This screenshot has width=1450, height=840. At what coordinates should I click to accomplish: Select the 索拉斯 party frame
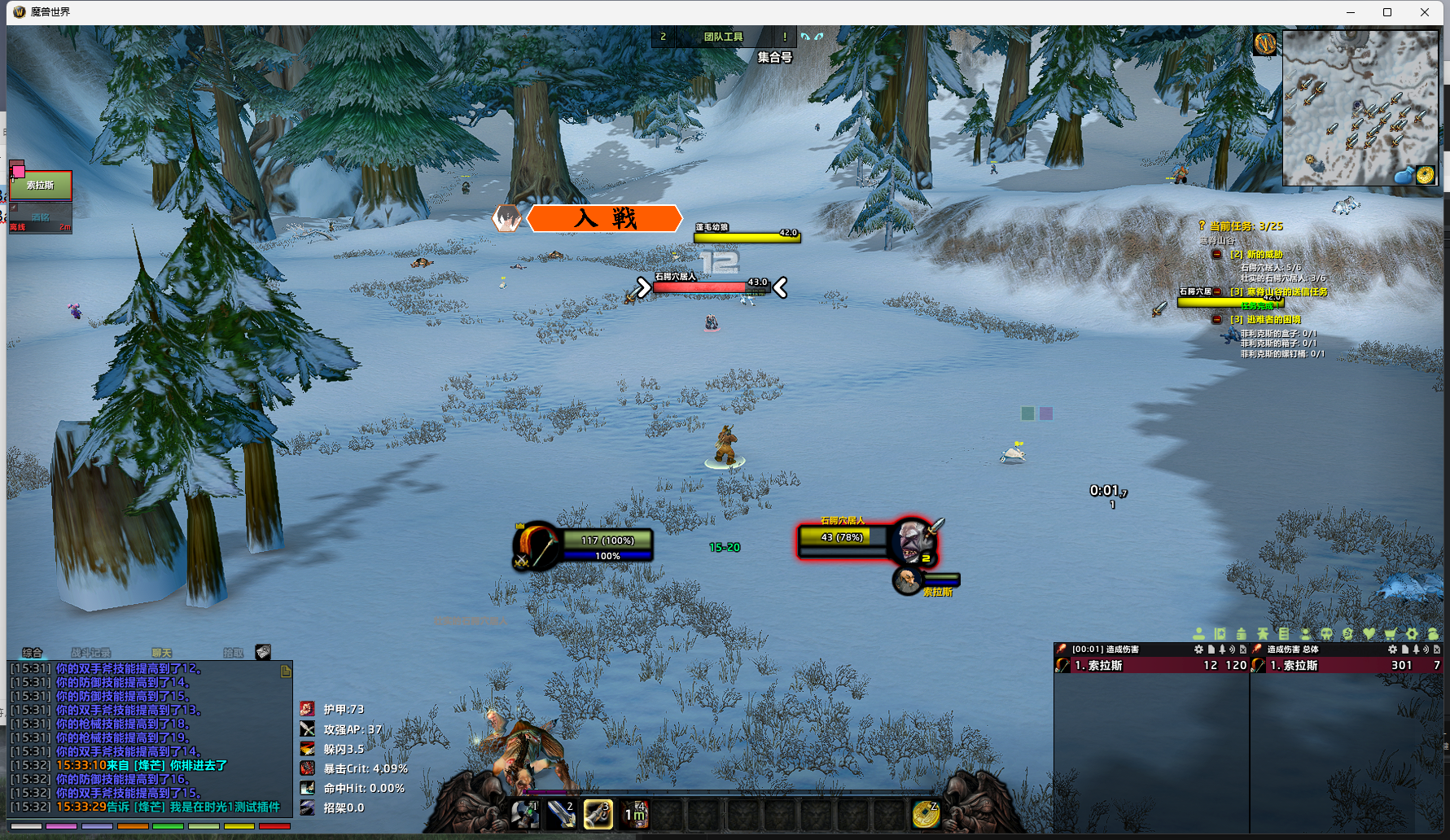(41, 186)
